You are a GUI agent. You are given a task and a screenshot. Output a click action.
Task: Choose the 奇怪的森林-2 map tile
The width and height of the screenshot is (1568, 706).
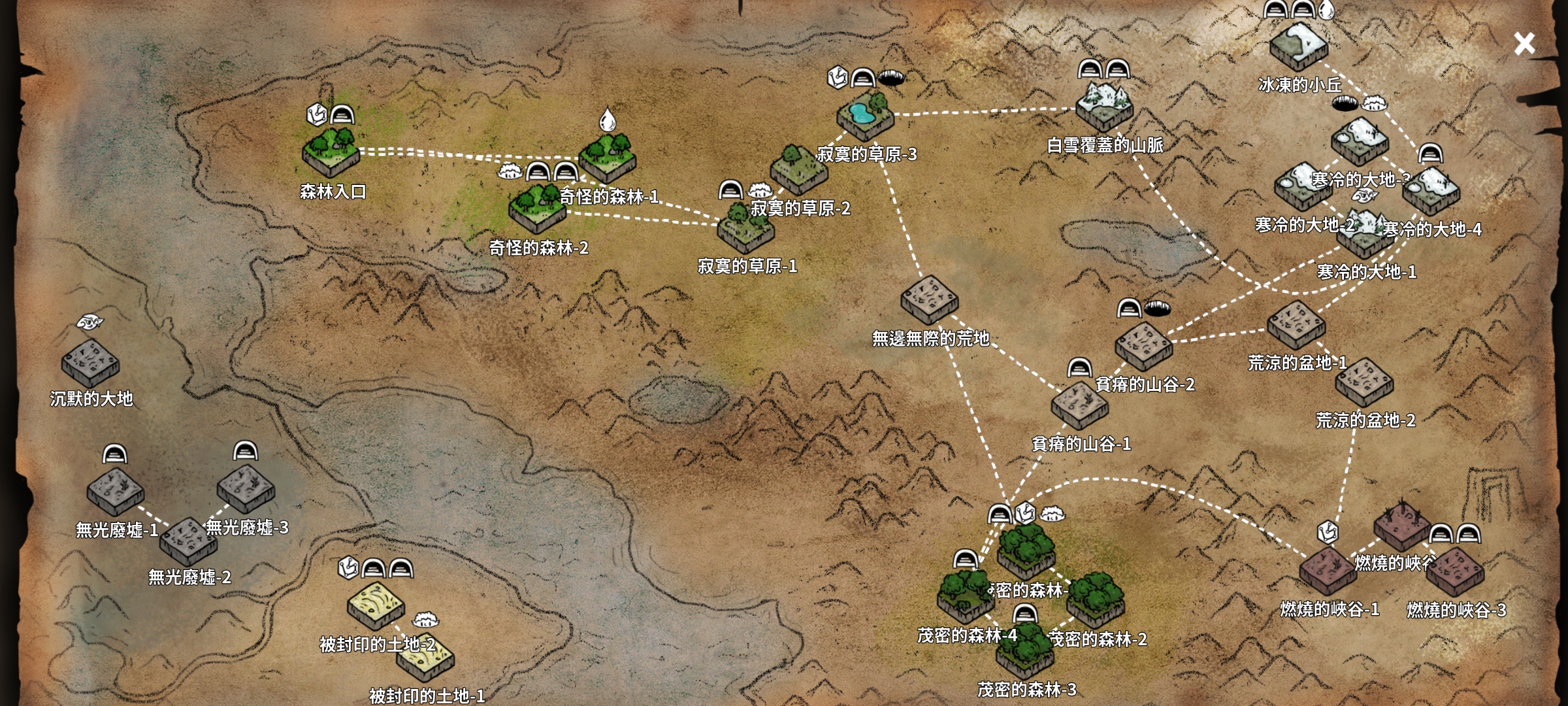pos(537,209)
